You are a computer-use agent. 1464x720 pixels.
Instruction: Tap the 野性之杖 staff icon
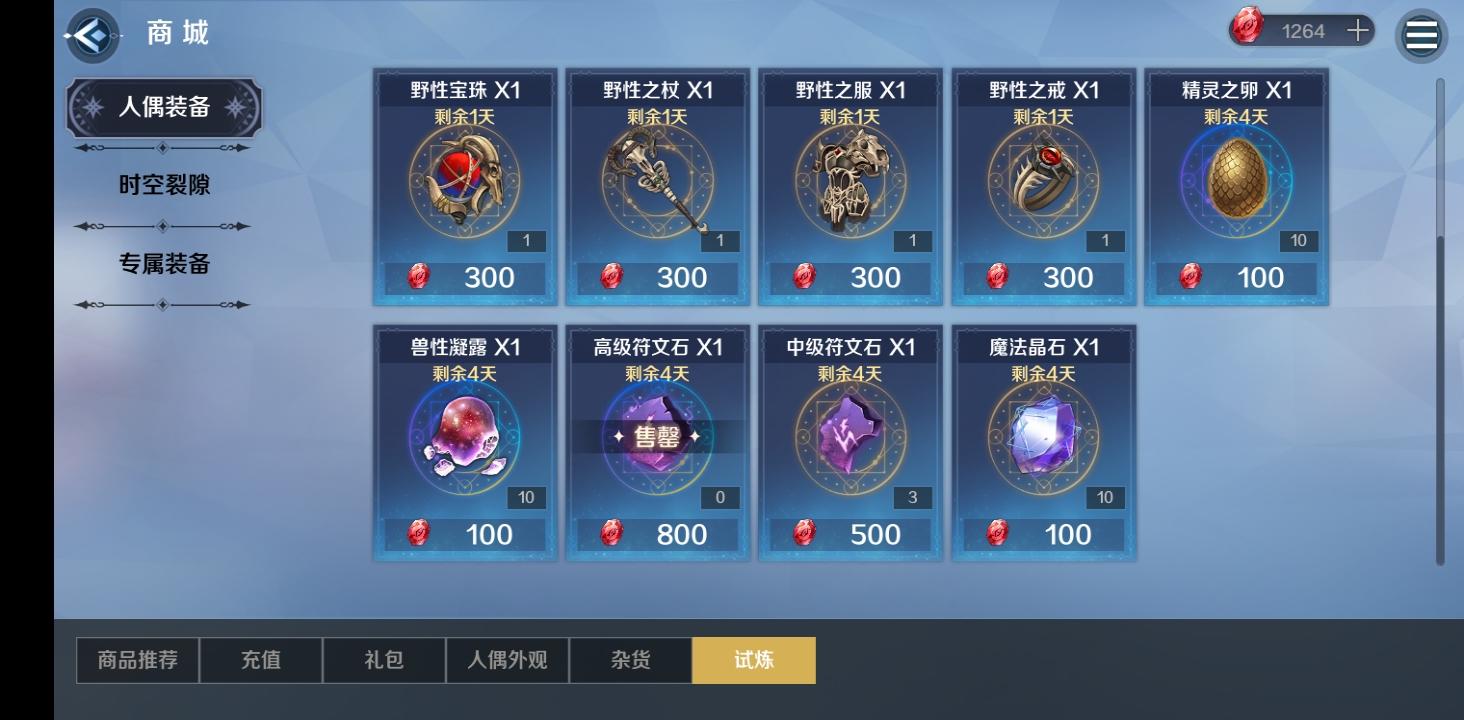656,184
